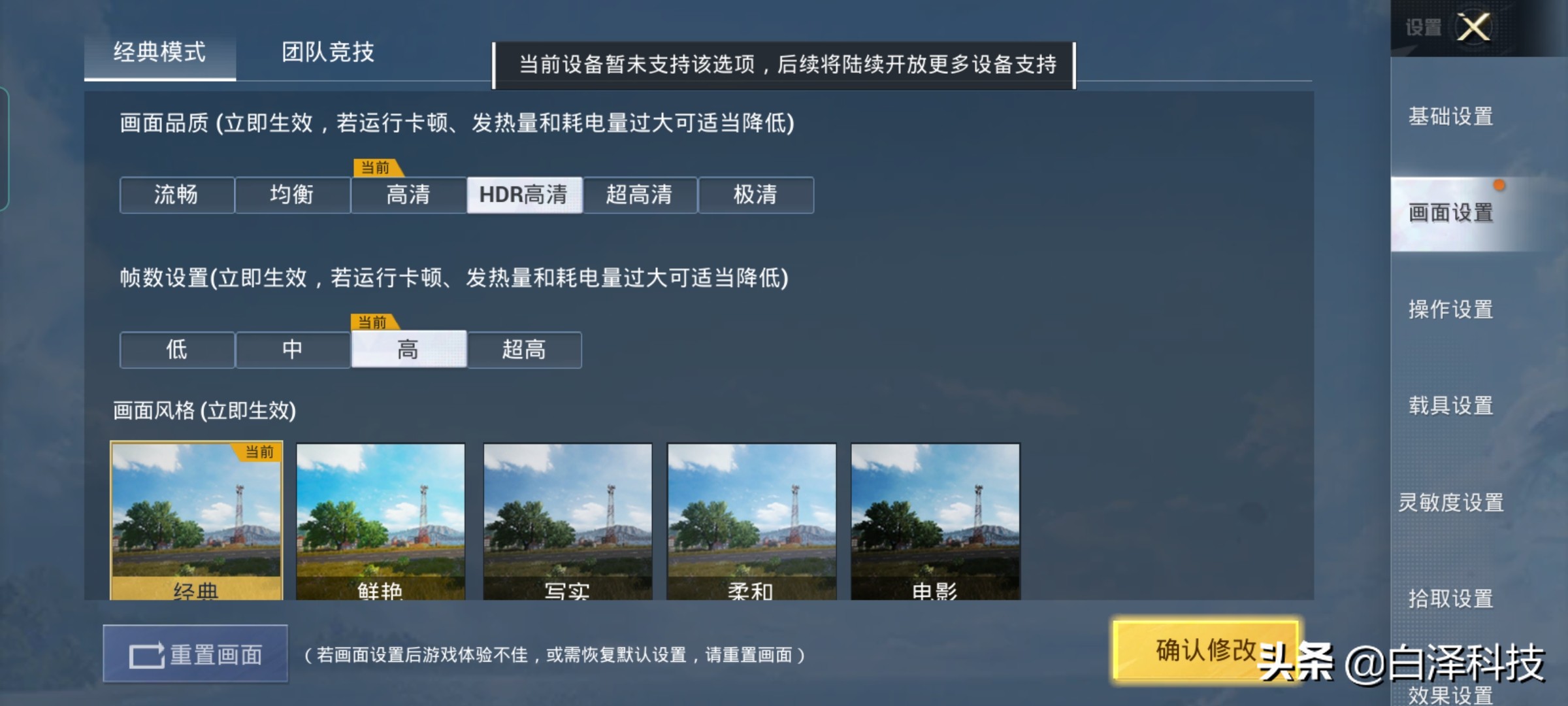Choose 均衡 graphics quality
This screenshot has height=706, width=1568.
[292, 195]
